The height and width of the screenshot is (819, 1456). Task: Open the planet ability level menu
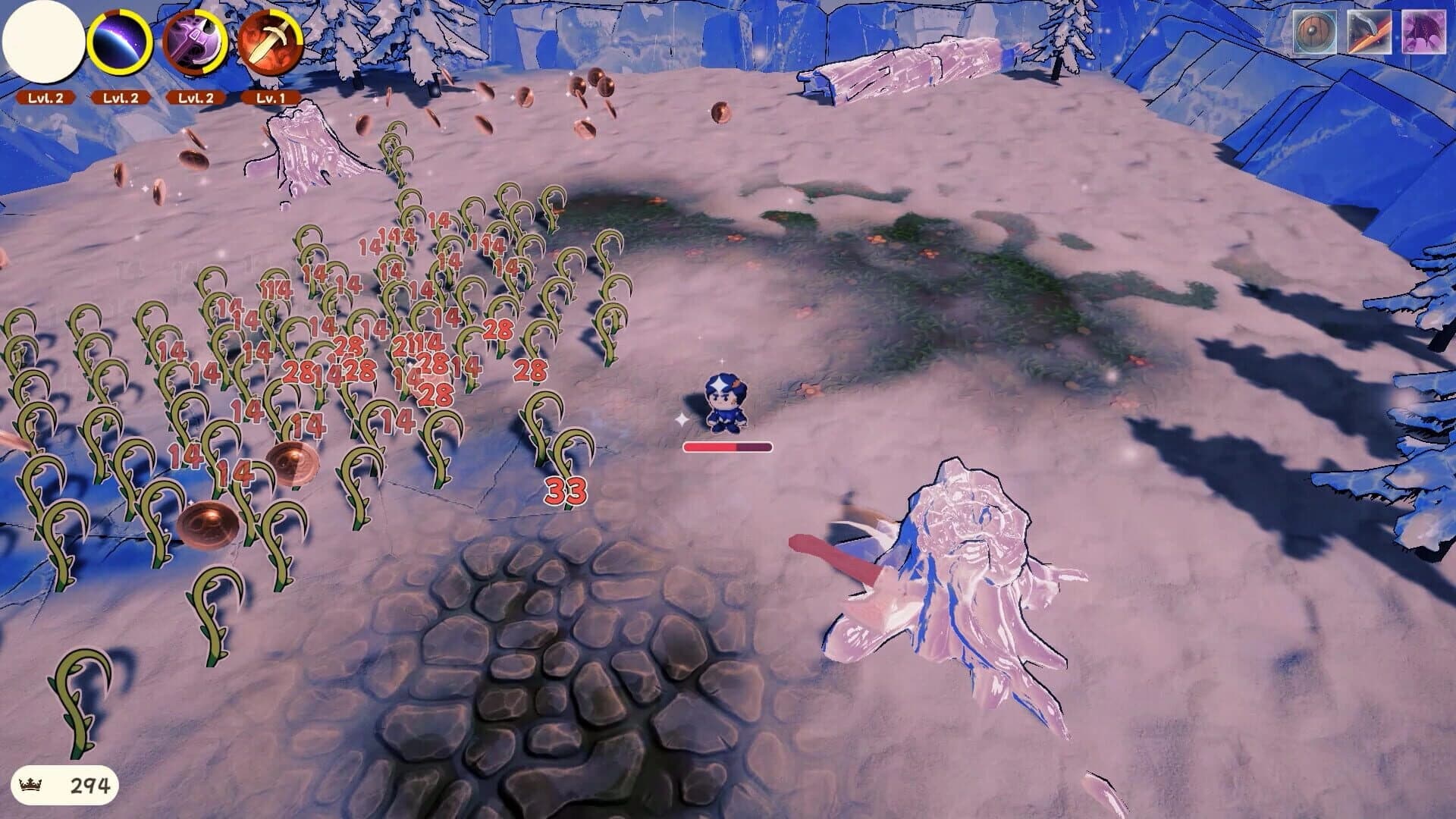[x=121, y=97]
